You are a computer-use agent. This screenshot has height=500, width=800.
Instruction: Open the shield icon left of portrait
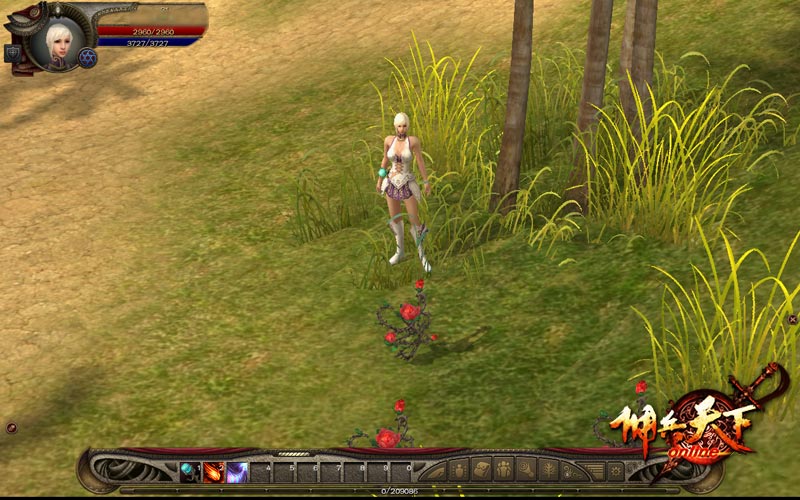tap(13, 53)
